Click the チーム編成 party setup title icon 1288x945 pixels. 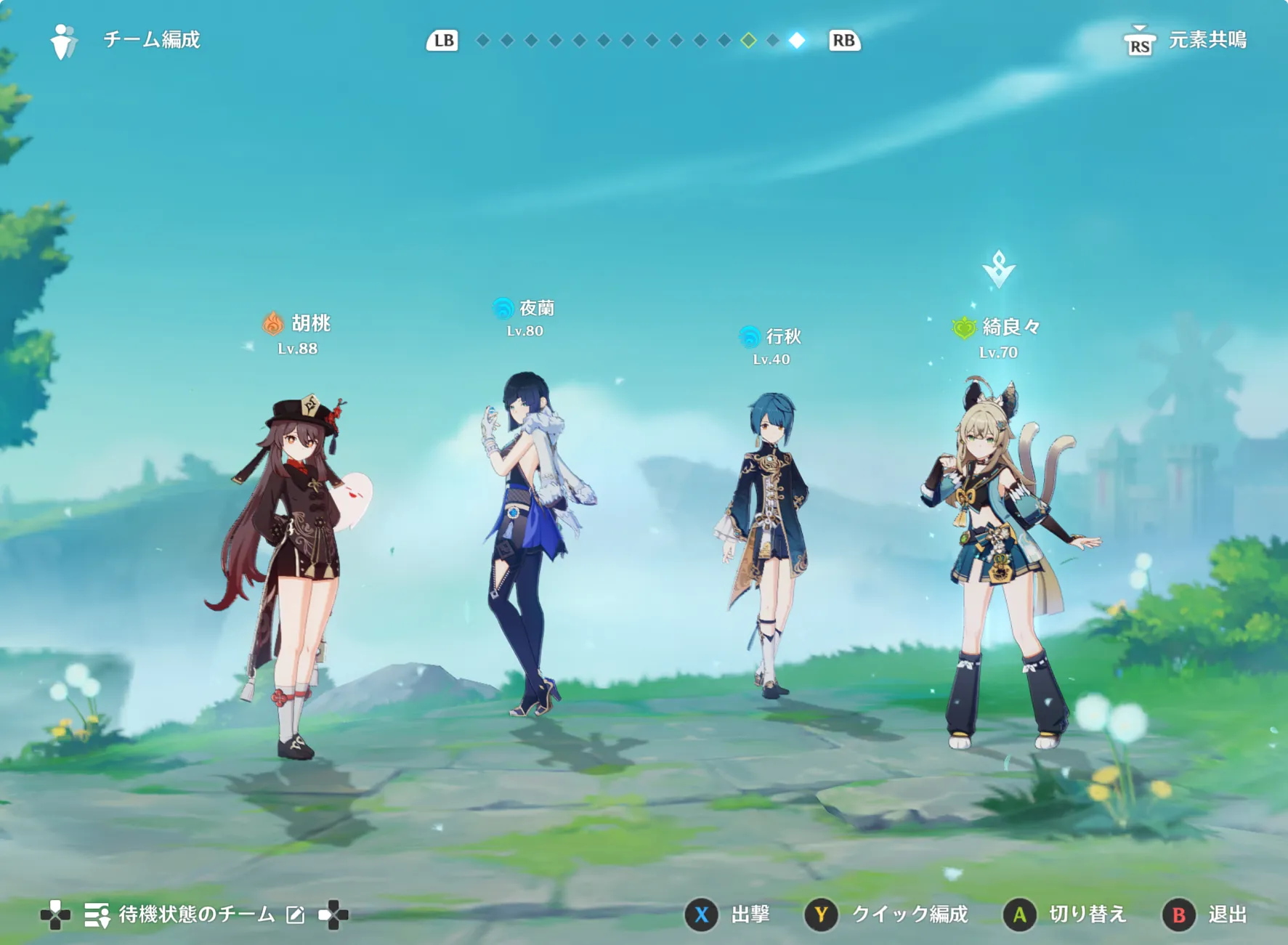coord(64,41)
